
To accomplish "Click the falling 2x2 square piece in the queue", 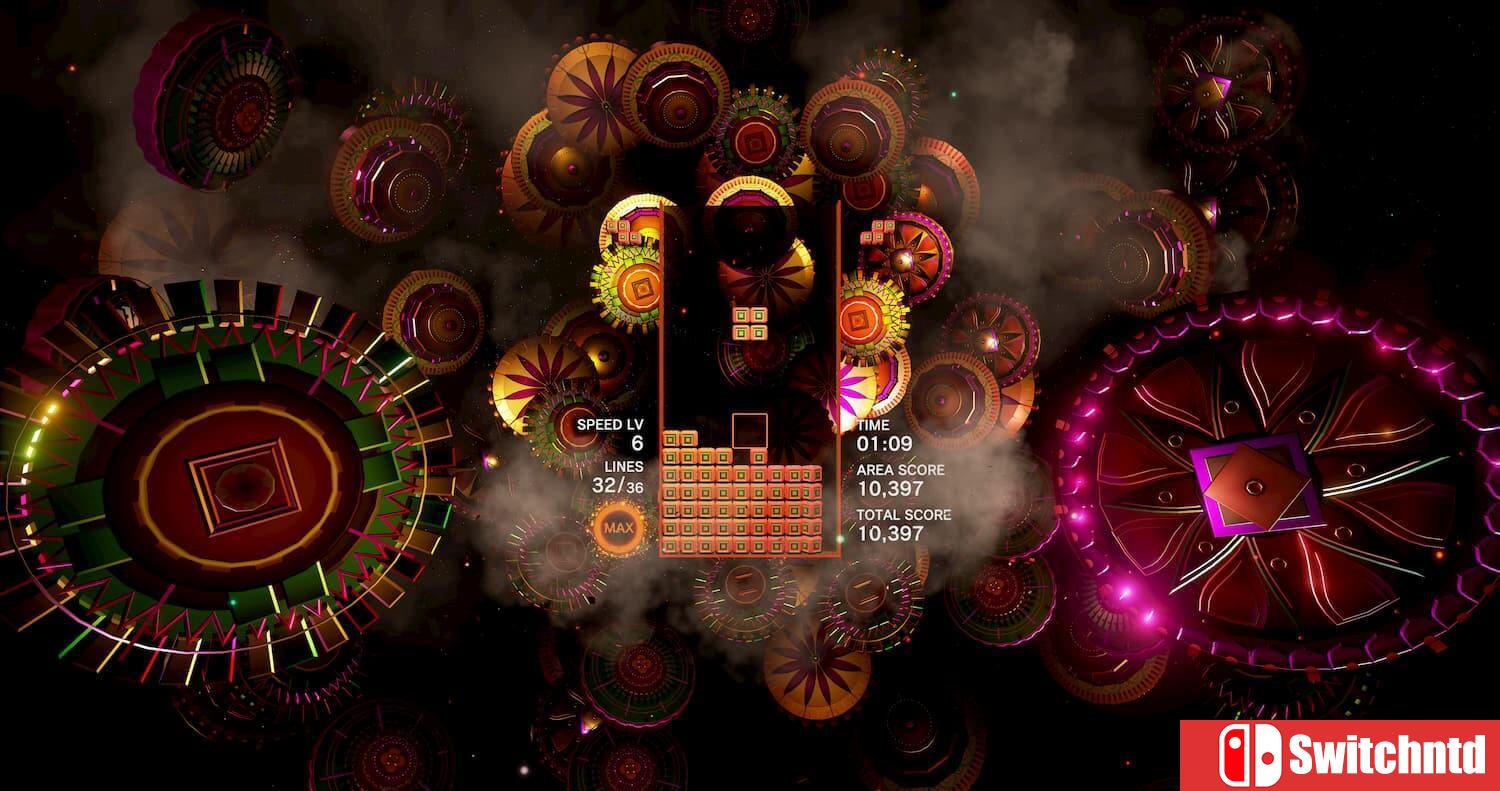I will pyautogui.click(x=749, y=321).
